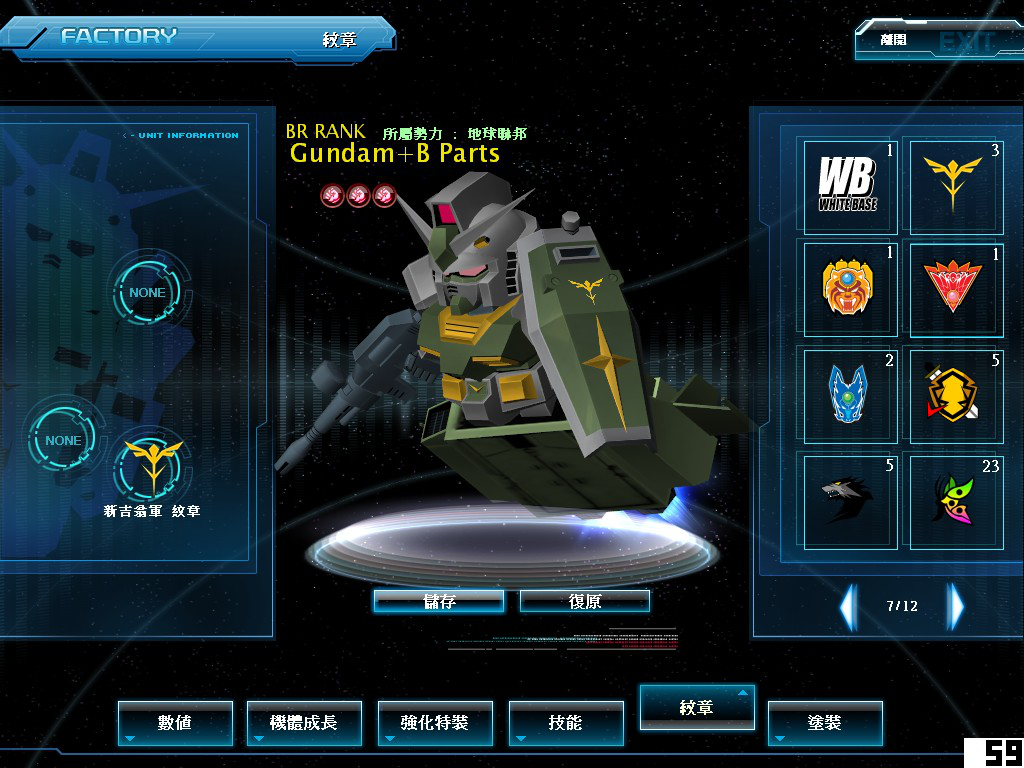Select the 紋章 emblem tab
1024x768 pixels.
click(697, 707)
